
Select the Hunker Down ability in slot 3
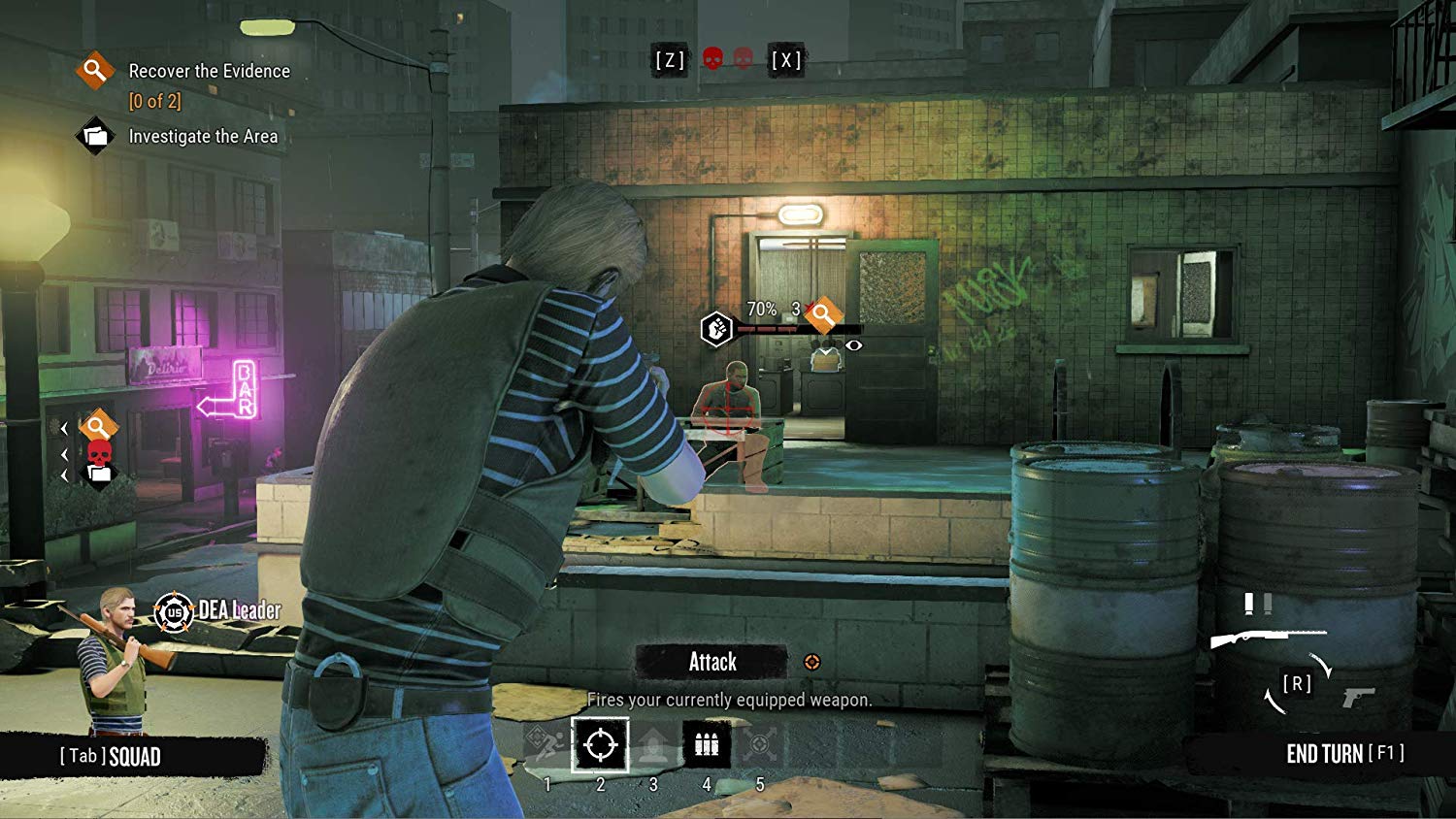(x=652, y=743)
